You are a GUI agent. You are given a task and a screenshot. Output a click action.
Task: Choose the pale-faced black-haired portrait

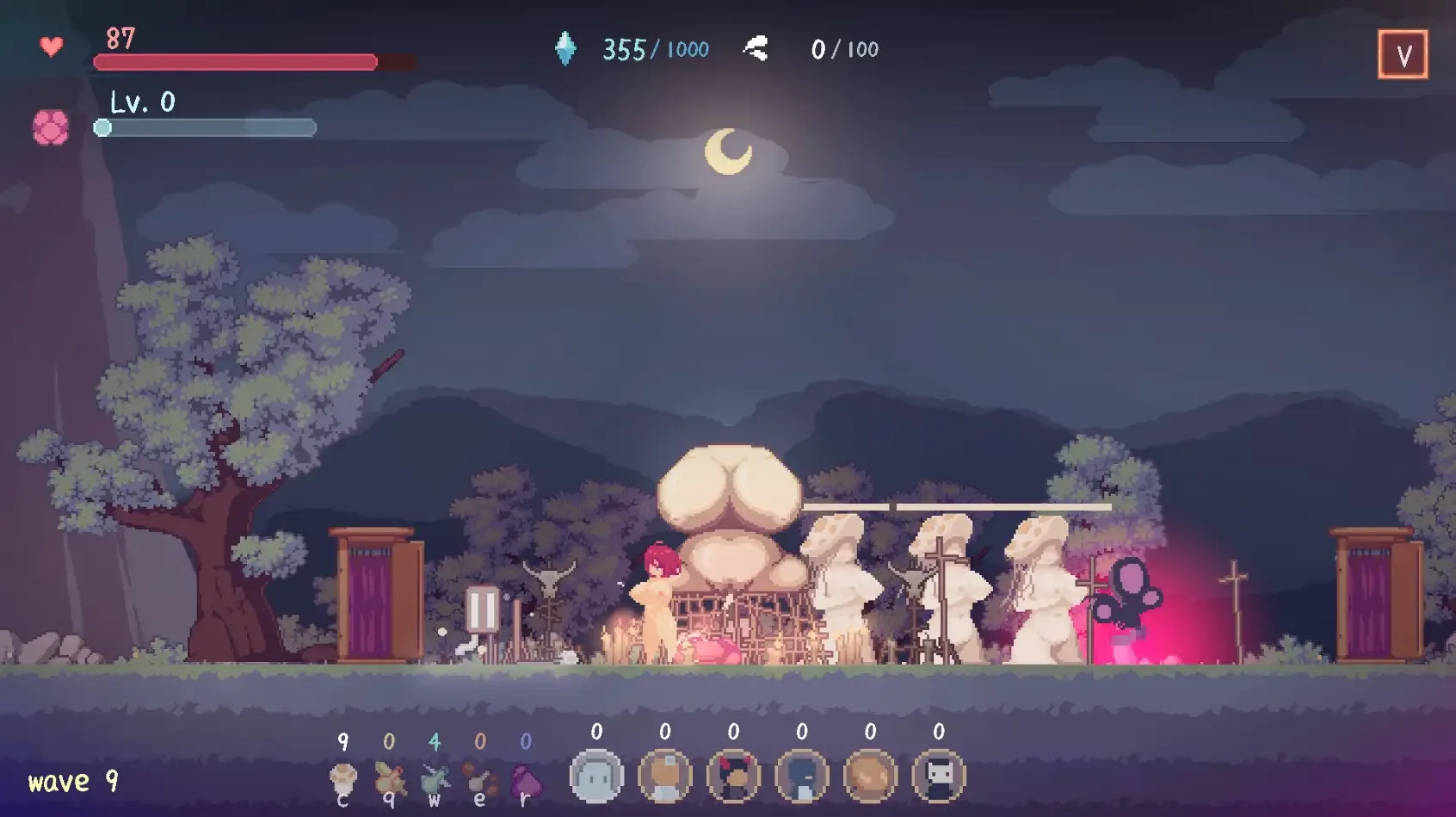(x=939, y=776)
